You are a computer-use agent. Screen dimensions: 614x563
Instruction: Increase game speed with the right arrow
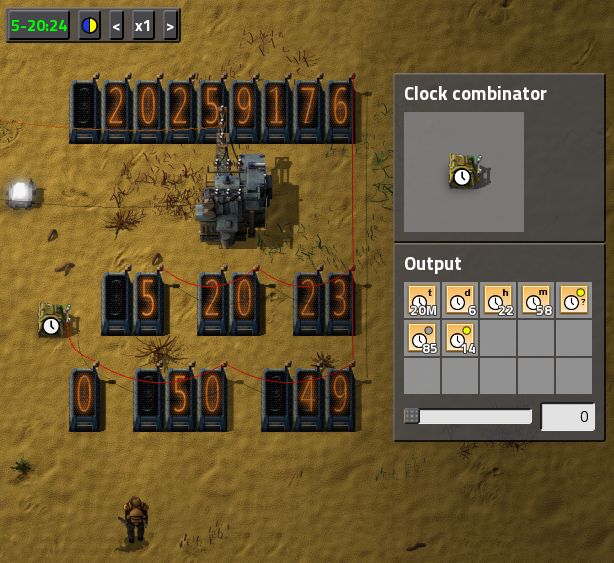tap(170, 26)
